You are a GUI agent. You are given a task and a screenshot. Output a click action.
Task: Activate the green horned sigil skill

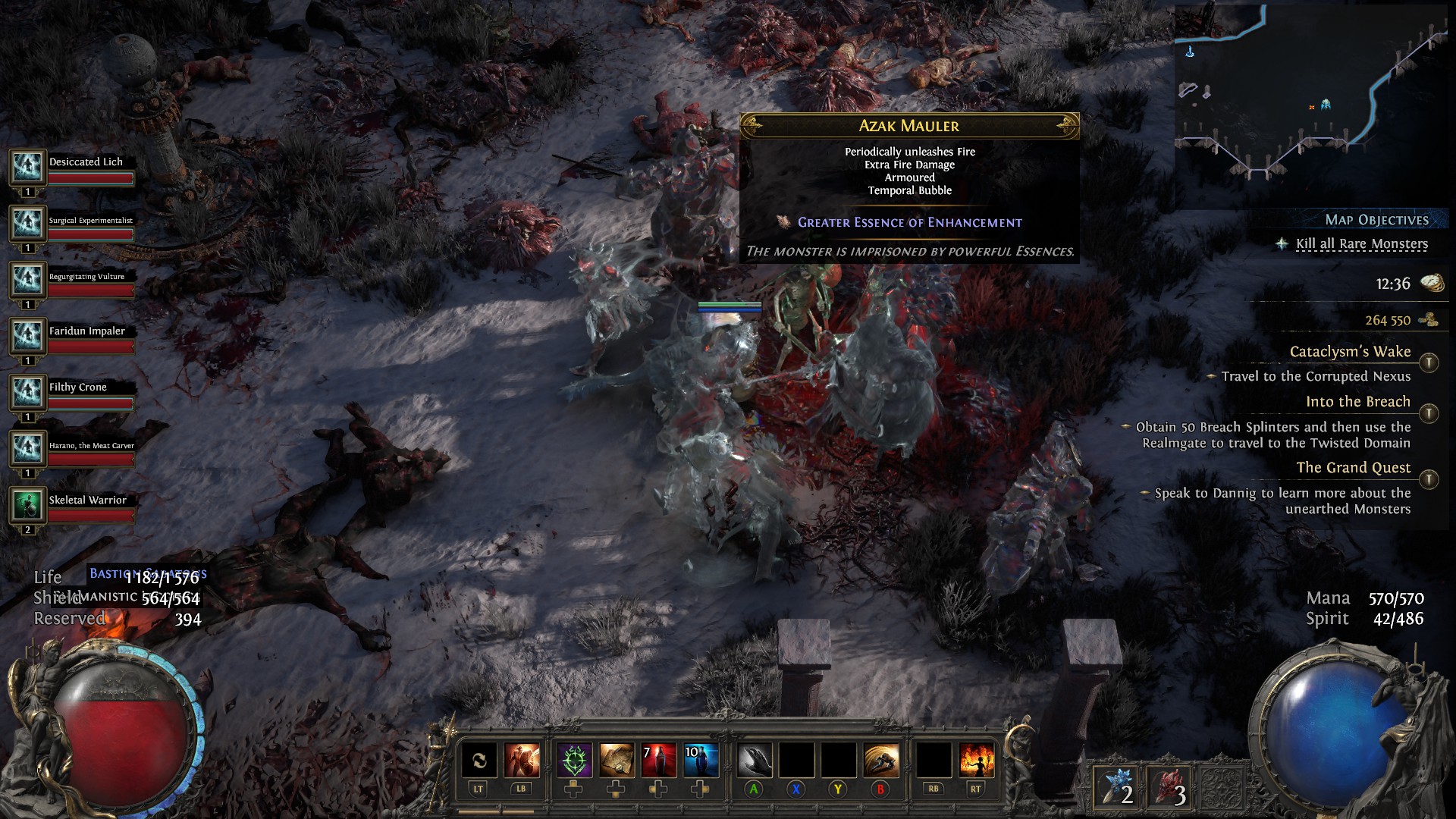[574, 760]
